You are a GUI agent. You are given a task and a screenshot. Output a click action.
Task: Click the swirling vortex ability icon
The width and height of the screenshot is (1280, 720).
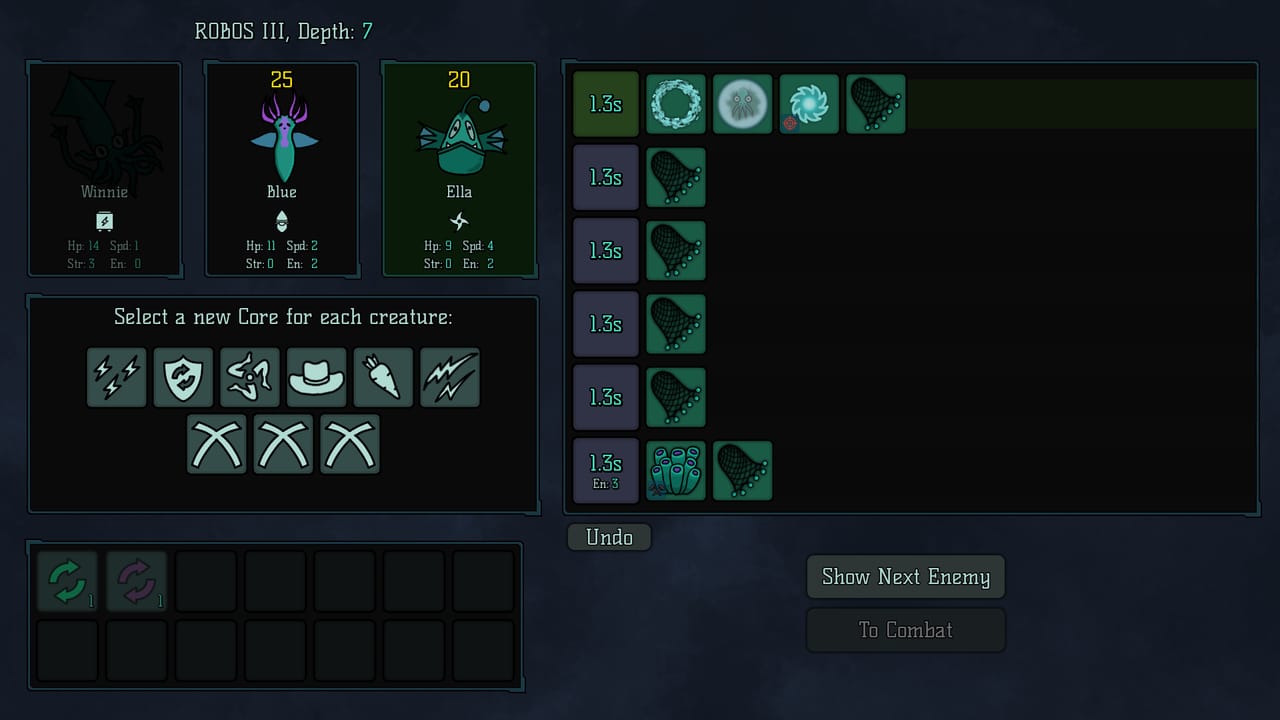coord(809,104)
